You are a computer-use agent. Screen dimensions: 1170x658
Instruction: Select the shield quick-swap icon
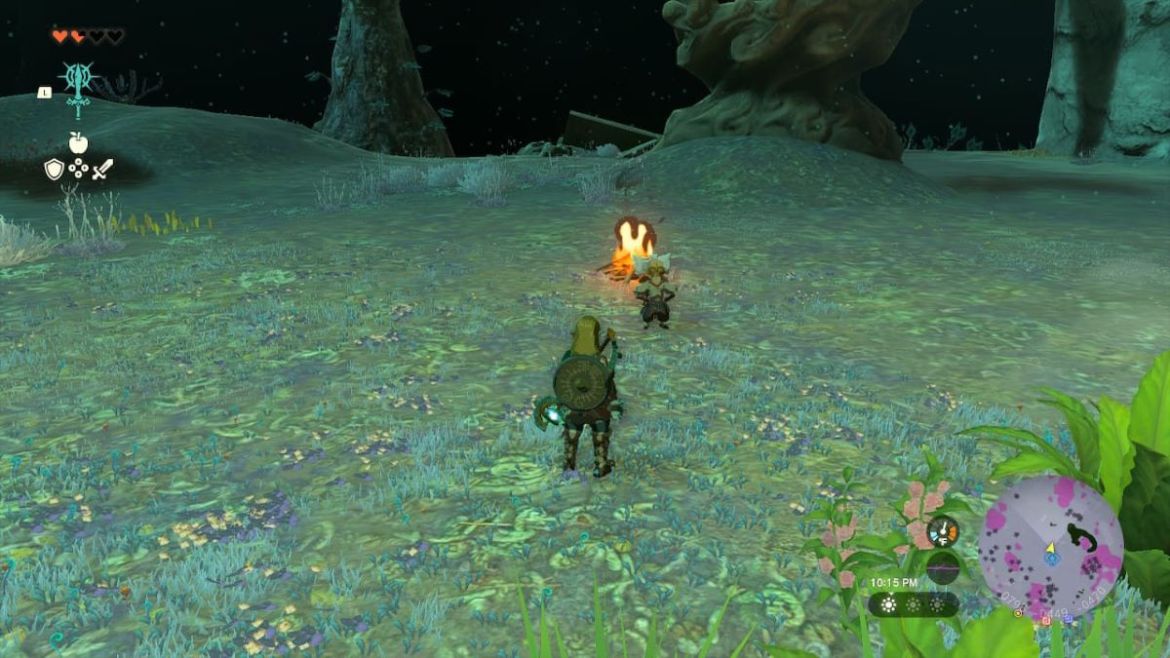(54, 169)
